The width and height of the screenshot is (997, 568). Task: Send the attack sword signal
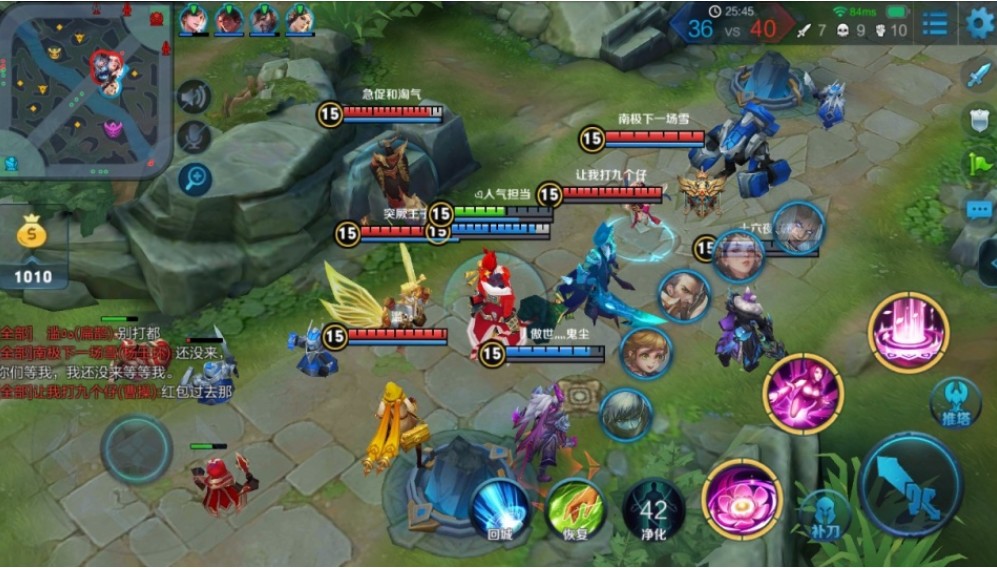976,76
